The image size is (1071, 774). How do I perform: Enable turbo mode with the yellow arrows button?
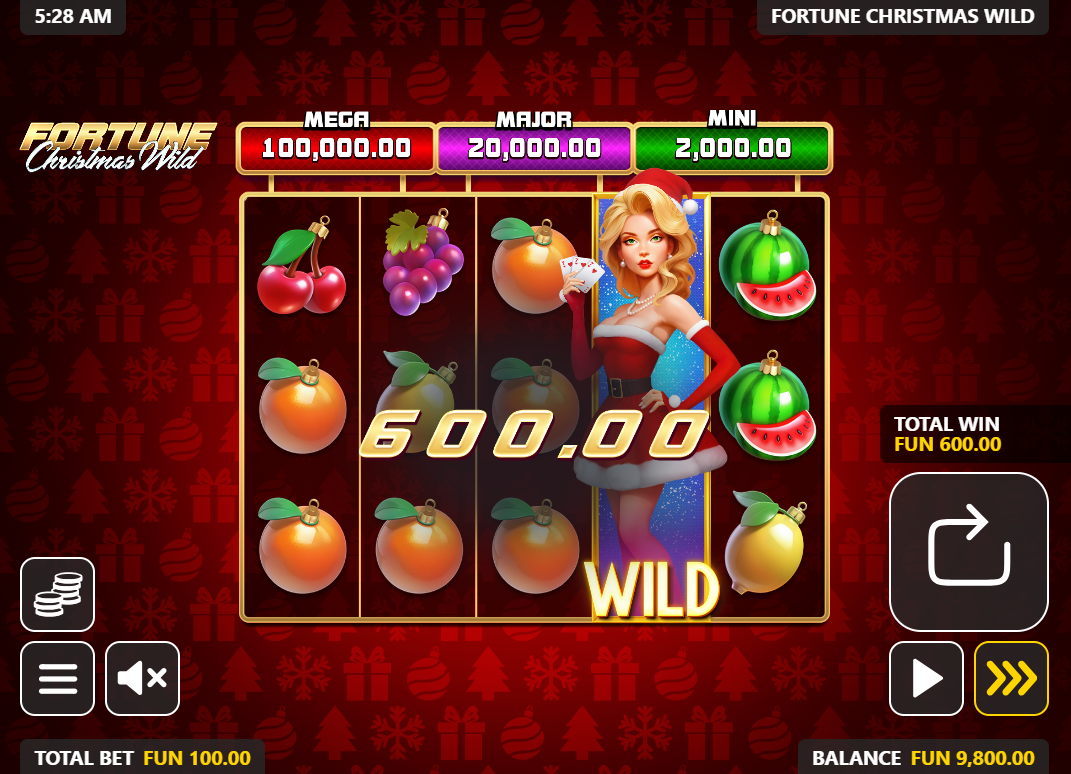coord(1011,678)
